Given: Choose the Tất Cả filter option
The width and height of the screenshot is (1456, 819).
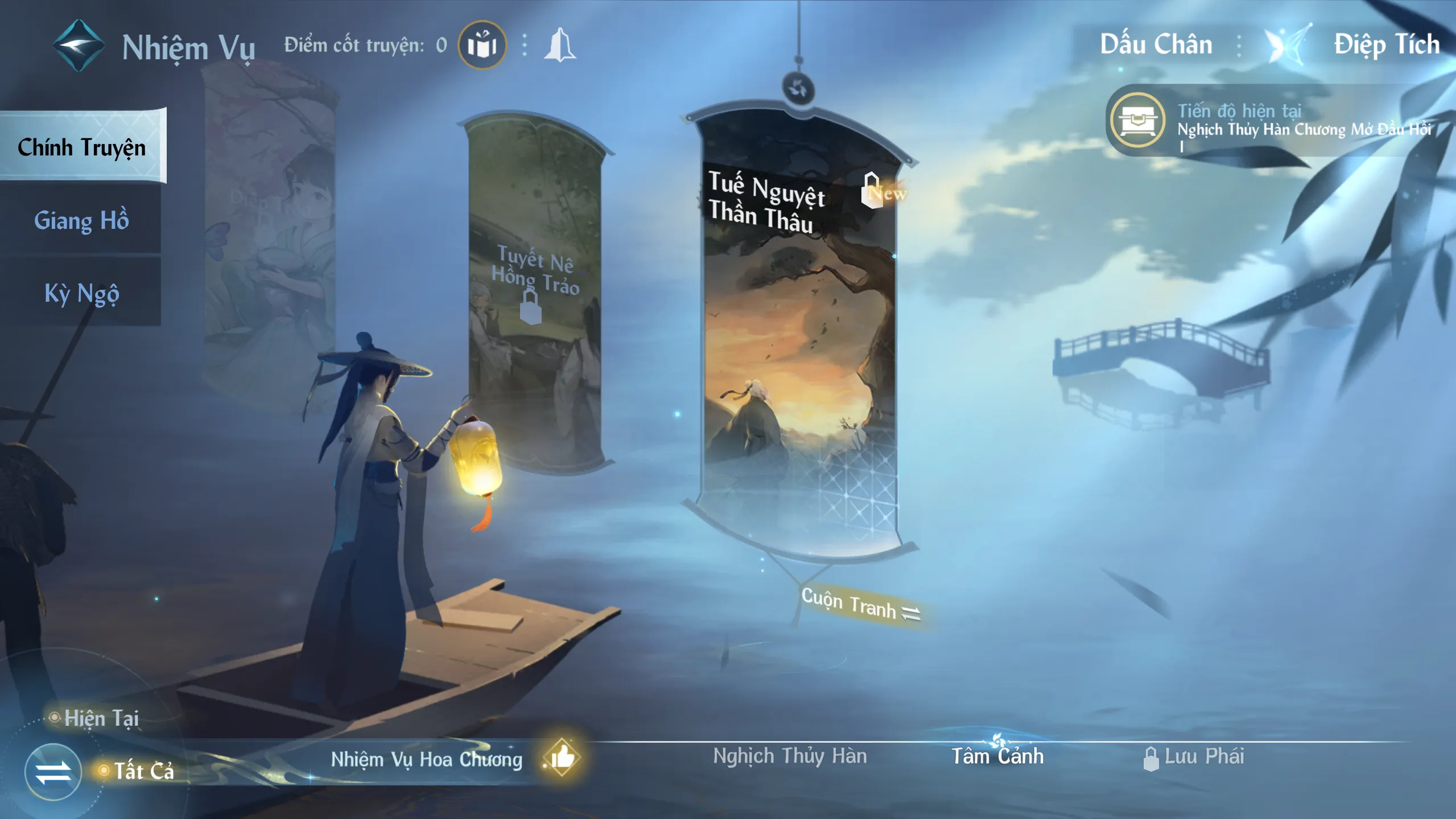Looking at the screenshot, I should [x=142, y=771].
